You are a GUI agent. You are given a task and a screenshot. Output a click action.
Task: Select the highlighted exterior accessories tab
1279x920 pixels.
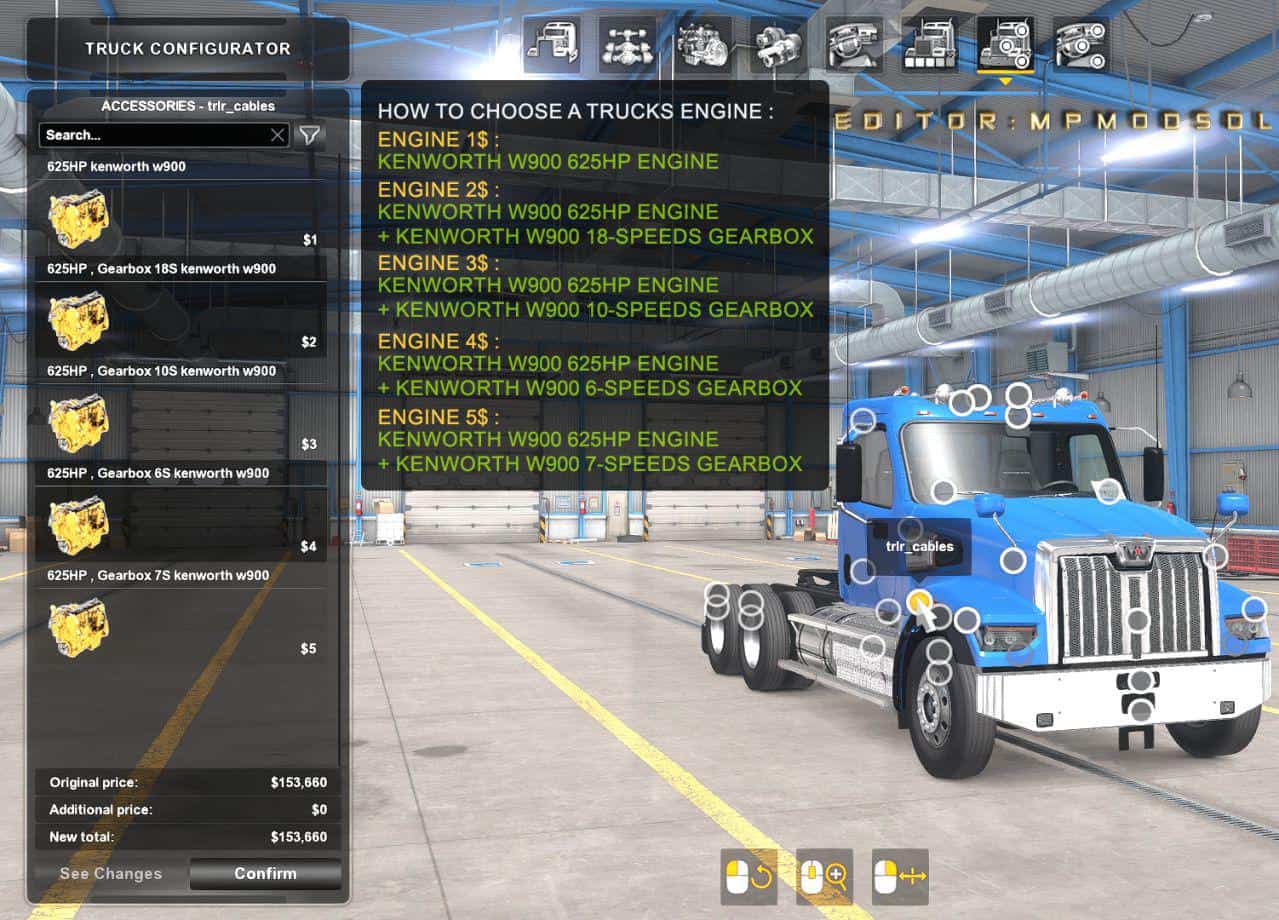click(x=1005, y=45)
